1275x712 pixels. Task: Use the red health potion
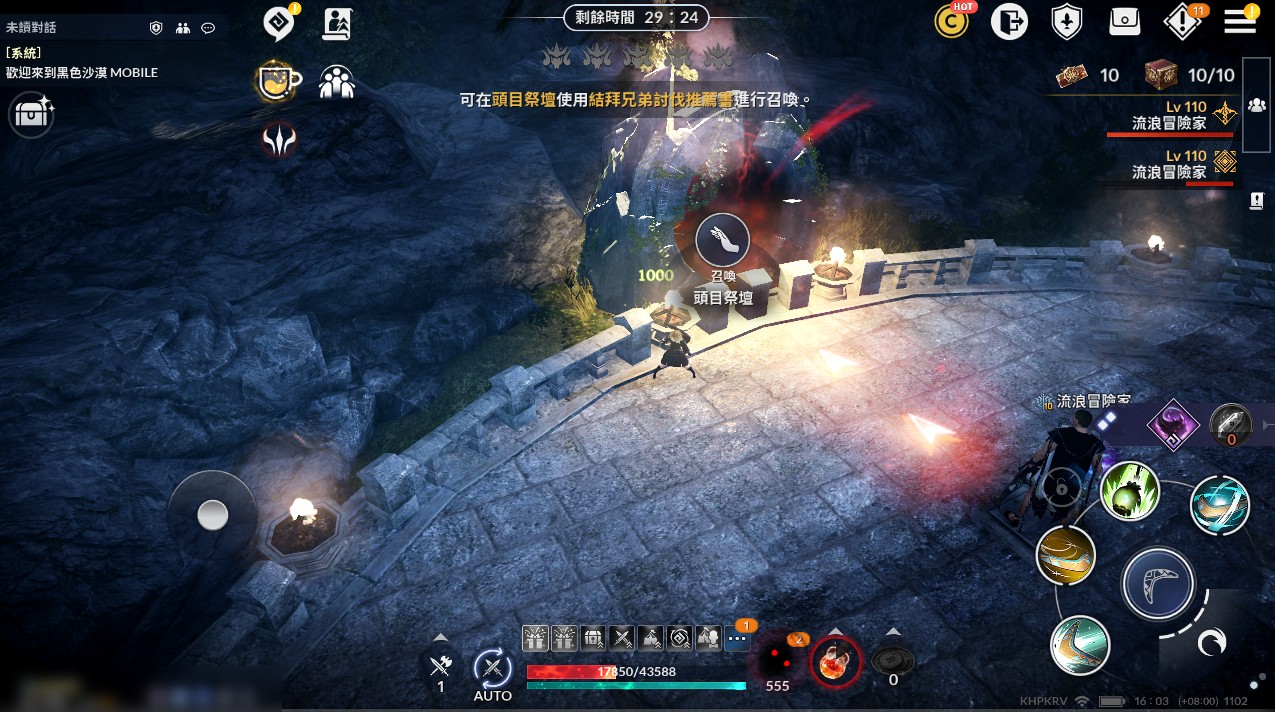click(834, 661)
